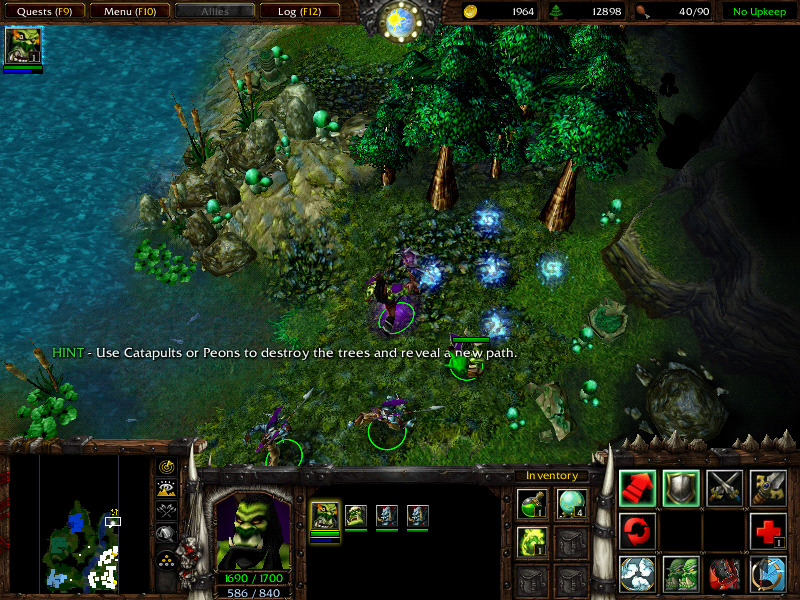The width and height of the screenshot is (800, 600).
Task: Select the Patrol command with circular arrows
Action: [x=637, y=531]
